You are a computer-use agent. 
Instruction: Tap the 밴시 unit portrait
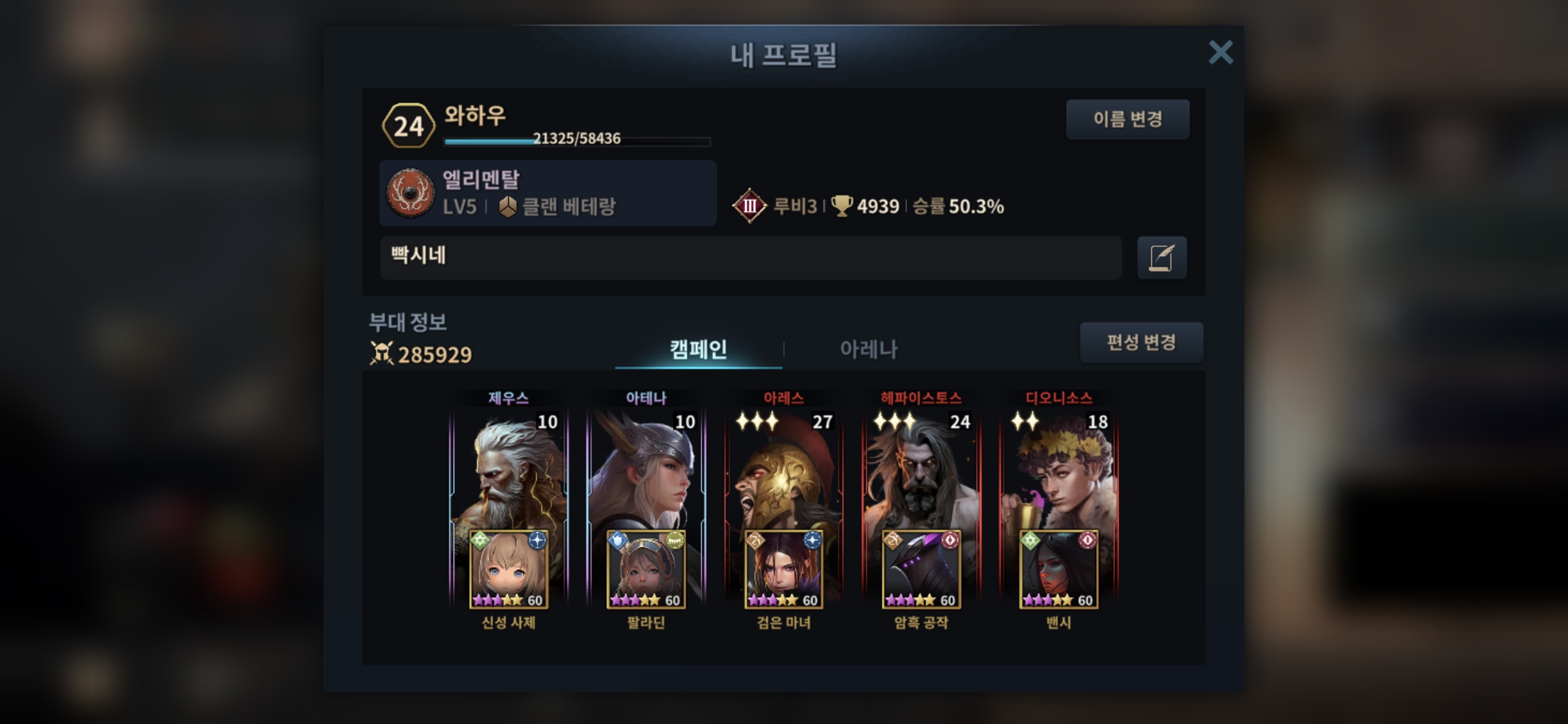coord(1059,570)
